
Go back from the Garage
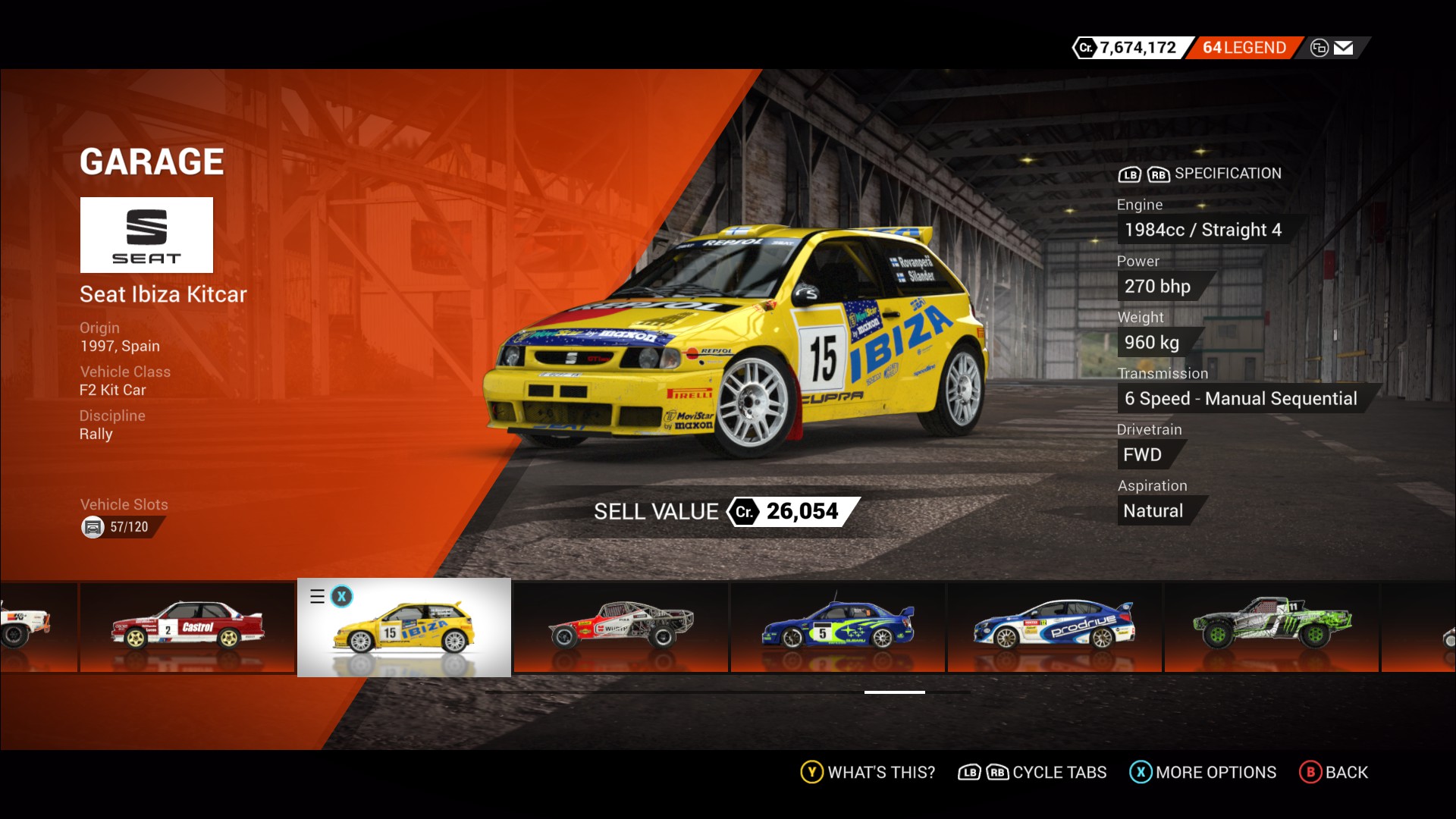[x=1334, y=772]
